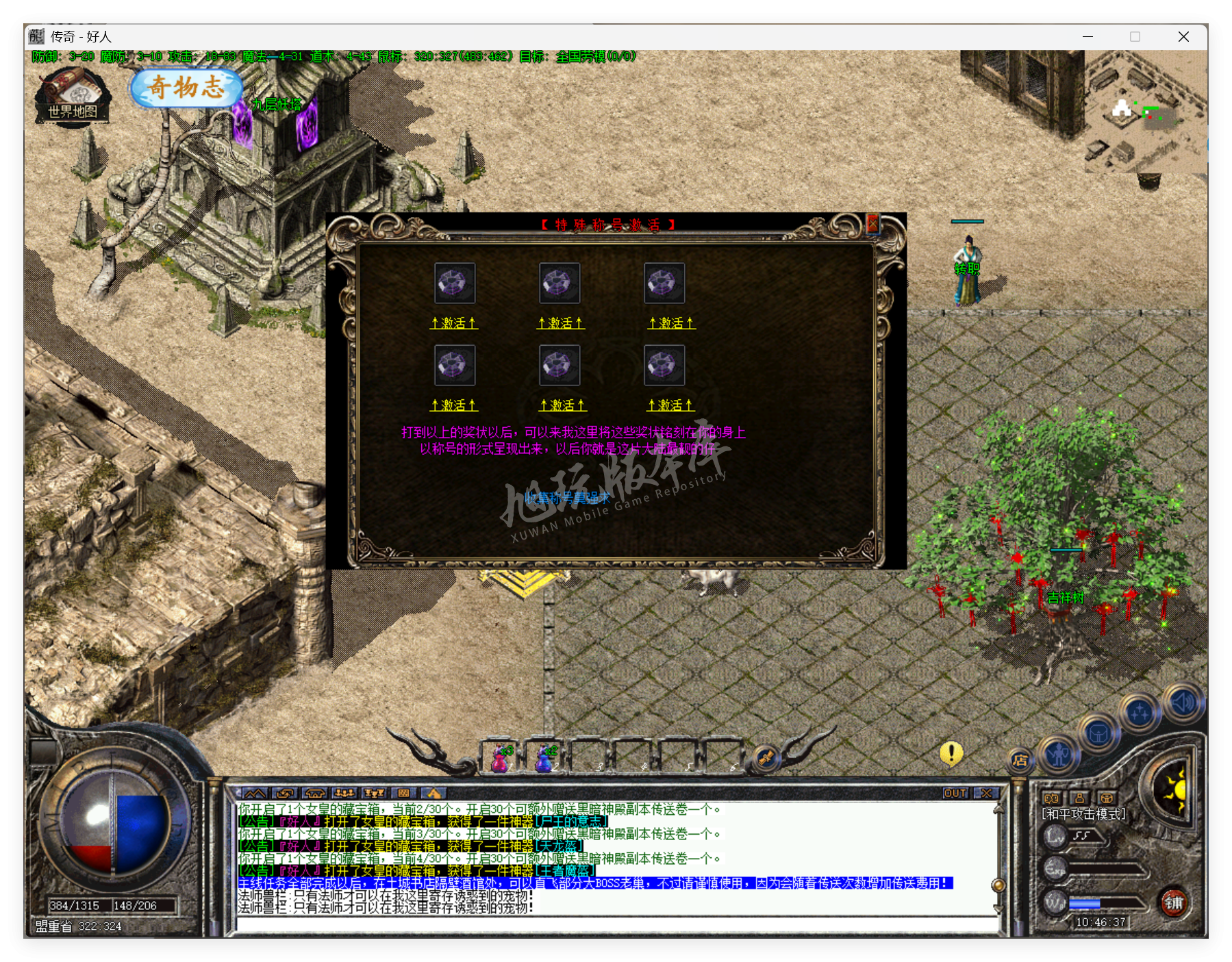The height and width of the screenshot is (962, 1232).
Task: Open the character equipment icon
Action: (x=1058, y=755)
